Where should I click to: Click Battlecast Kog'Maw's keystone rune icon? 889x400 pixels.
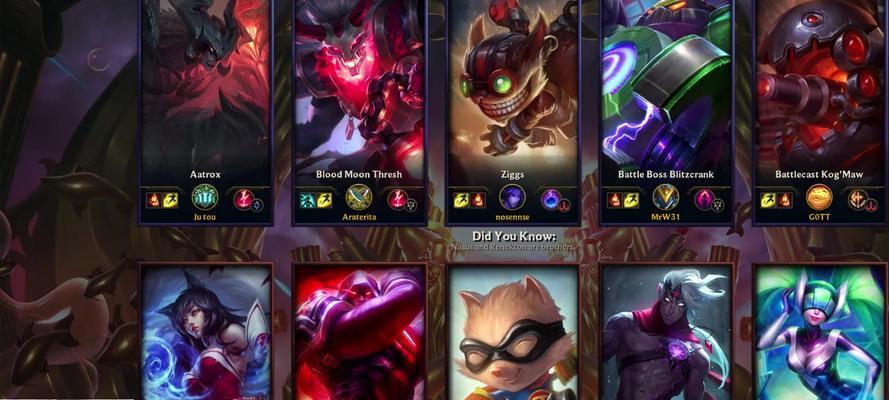pyautogui.click(x=857, y=199)
